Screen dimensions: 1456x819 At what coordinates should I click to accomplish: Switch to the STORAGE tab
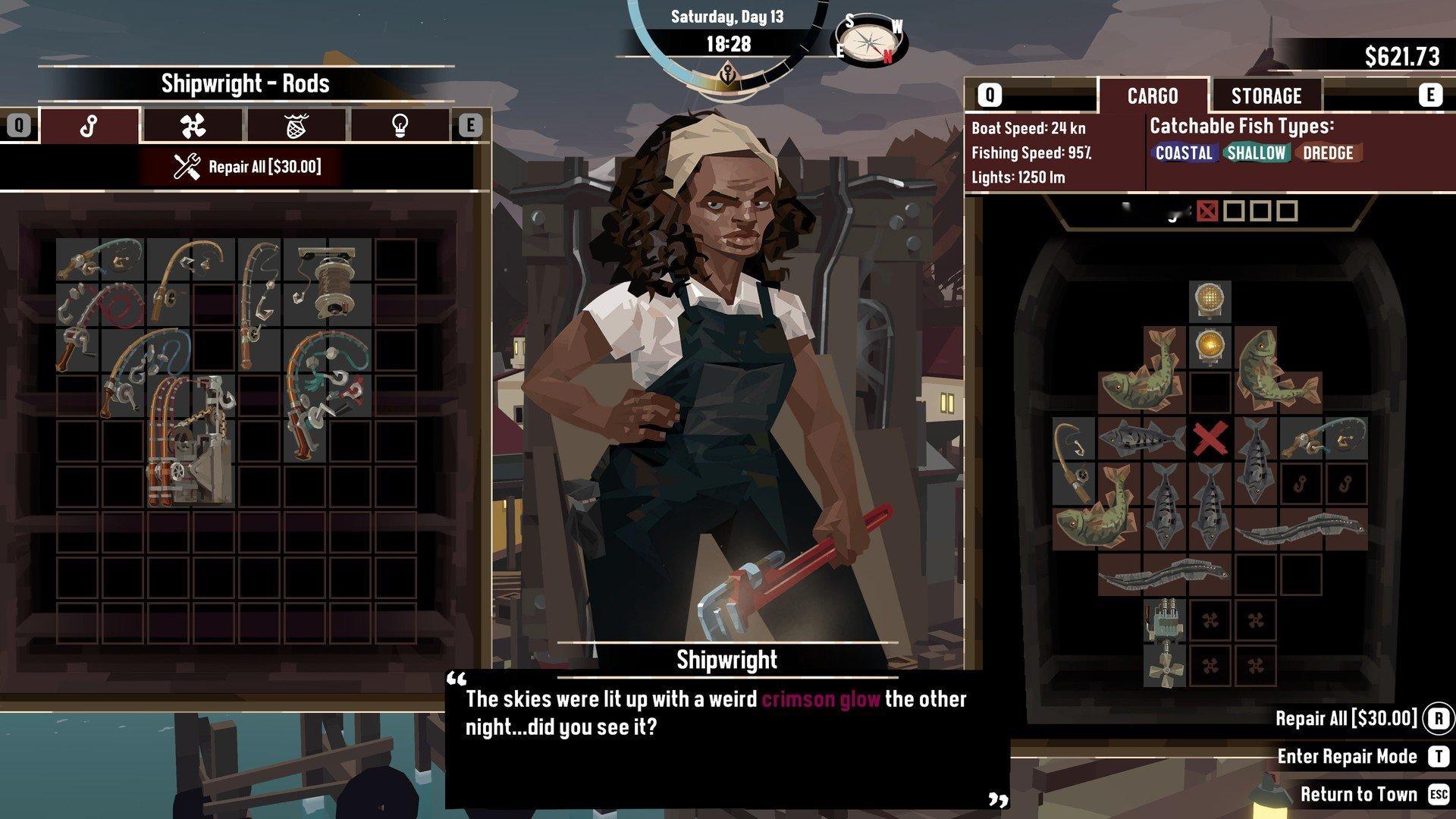pos(1266,96)
